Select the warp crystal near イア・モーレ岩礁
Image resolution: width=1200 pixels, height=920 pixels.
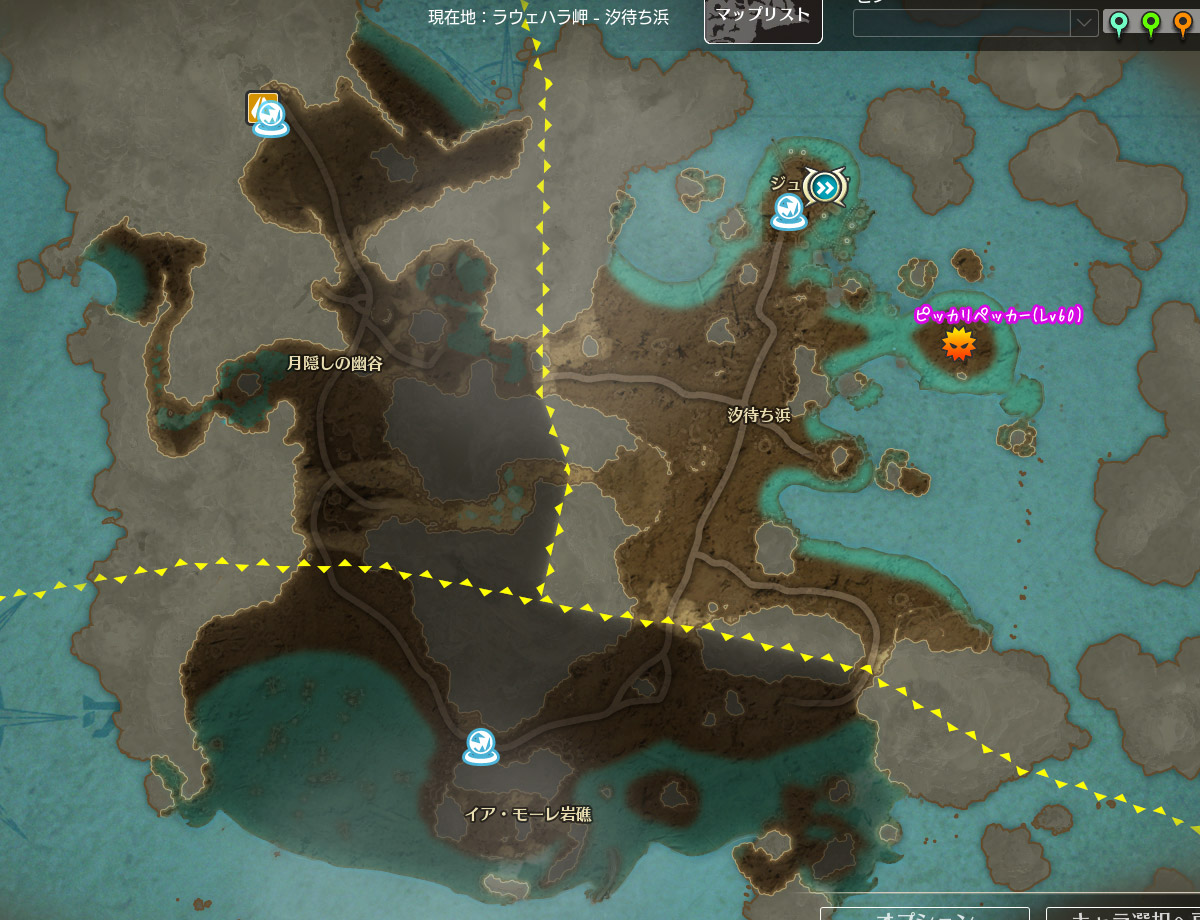coord(480,746)
